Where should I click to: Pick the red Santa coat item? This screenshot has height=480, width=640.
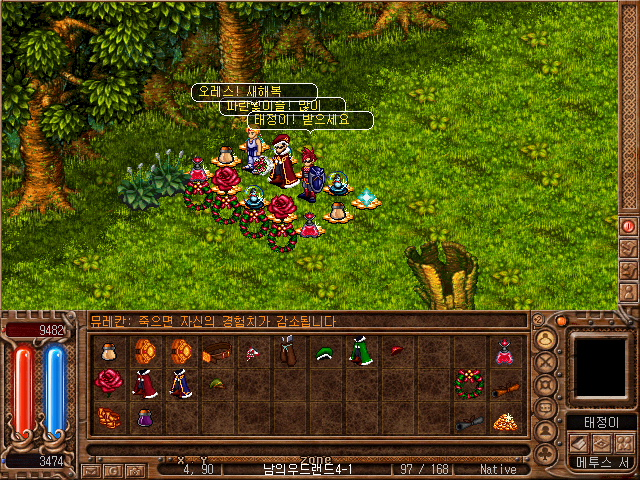[144, 382]
